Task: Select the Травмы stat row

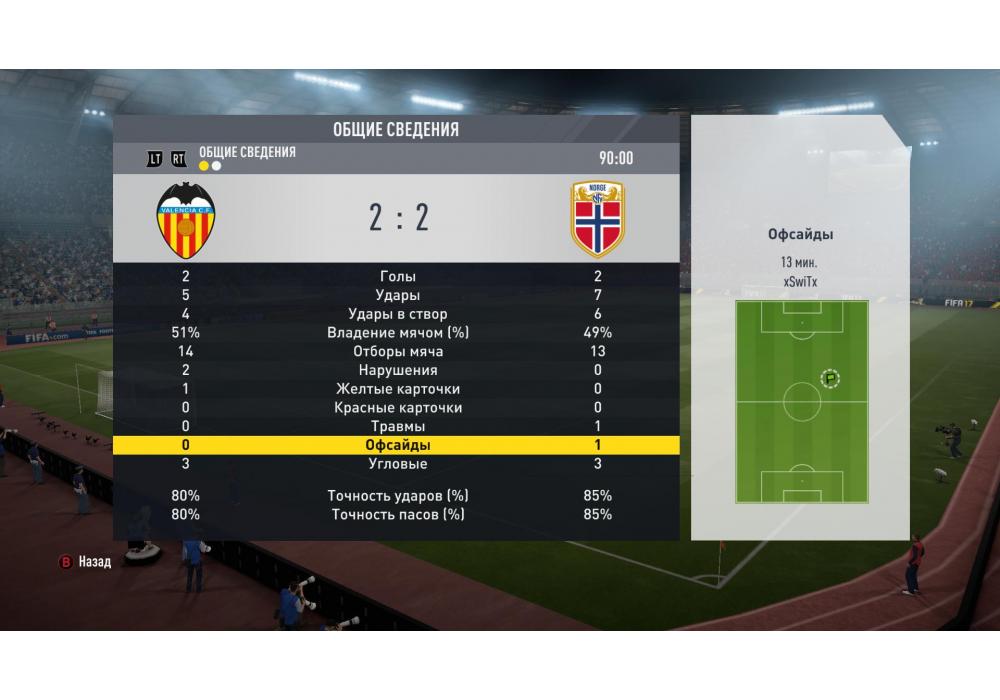Action: tap(397, 427)
